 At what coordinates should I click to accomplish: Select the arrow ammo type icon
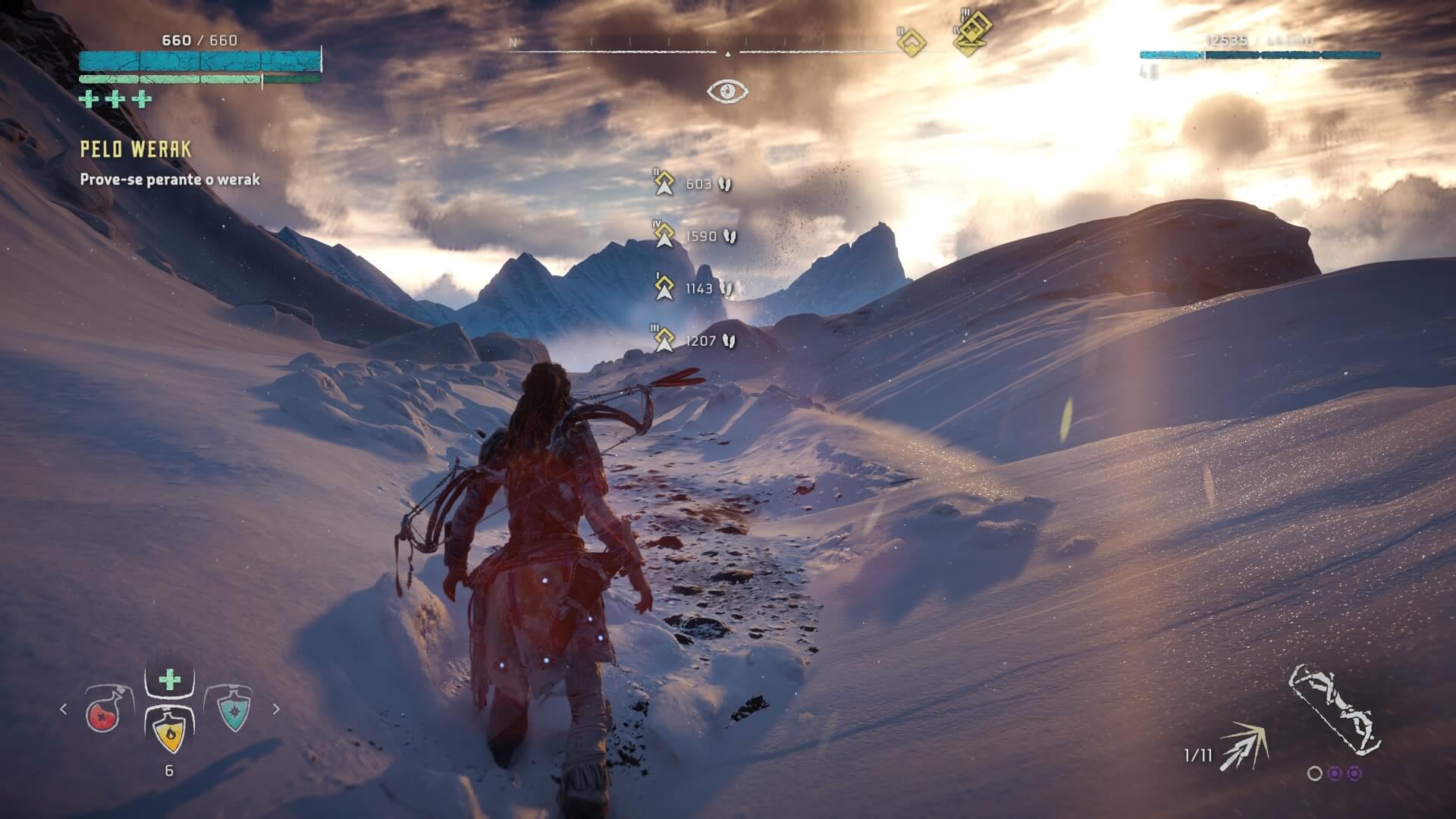tap(1245, 747)
